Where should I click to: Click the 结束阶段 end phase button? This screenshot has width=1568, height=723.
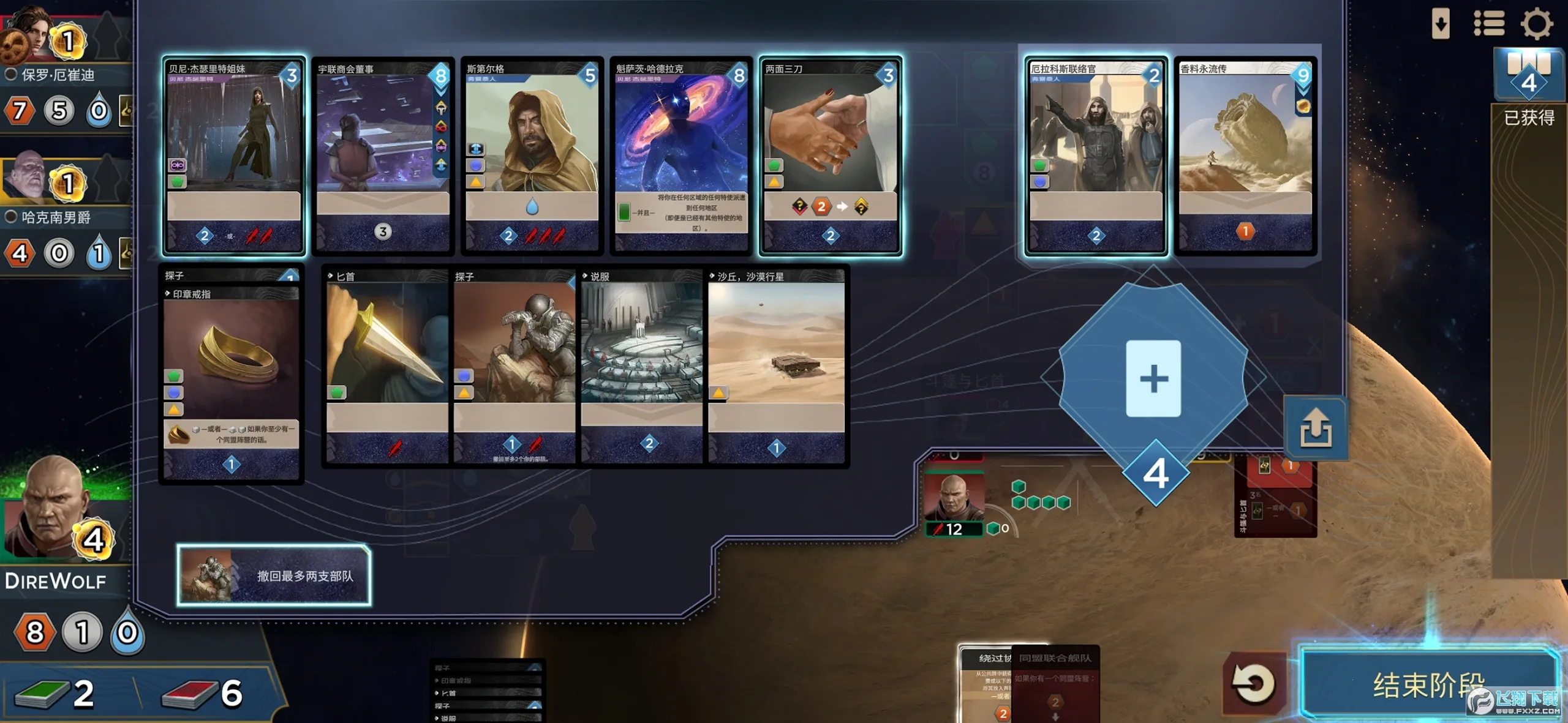point(1427,683)
